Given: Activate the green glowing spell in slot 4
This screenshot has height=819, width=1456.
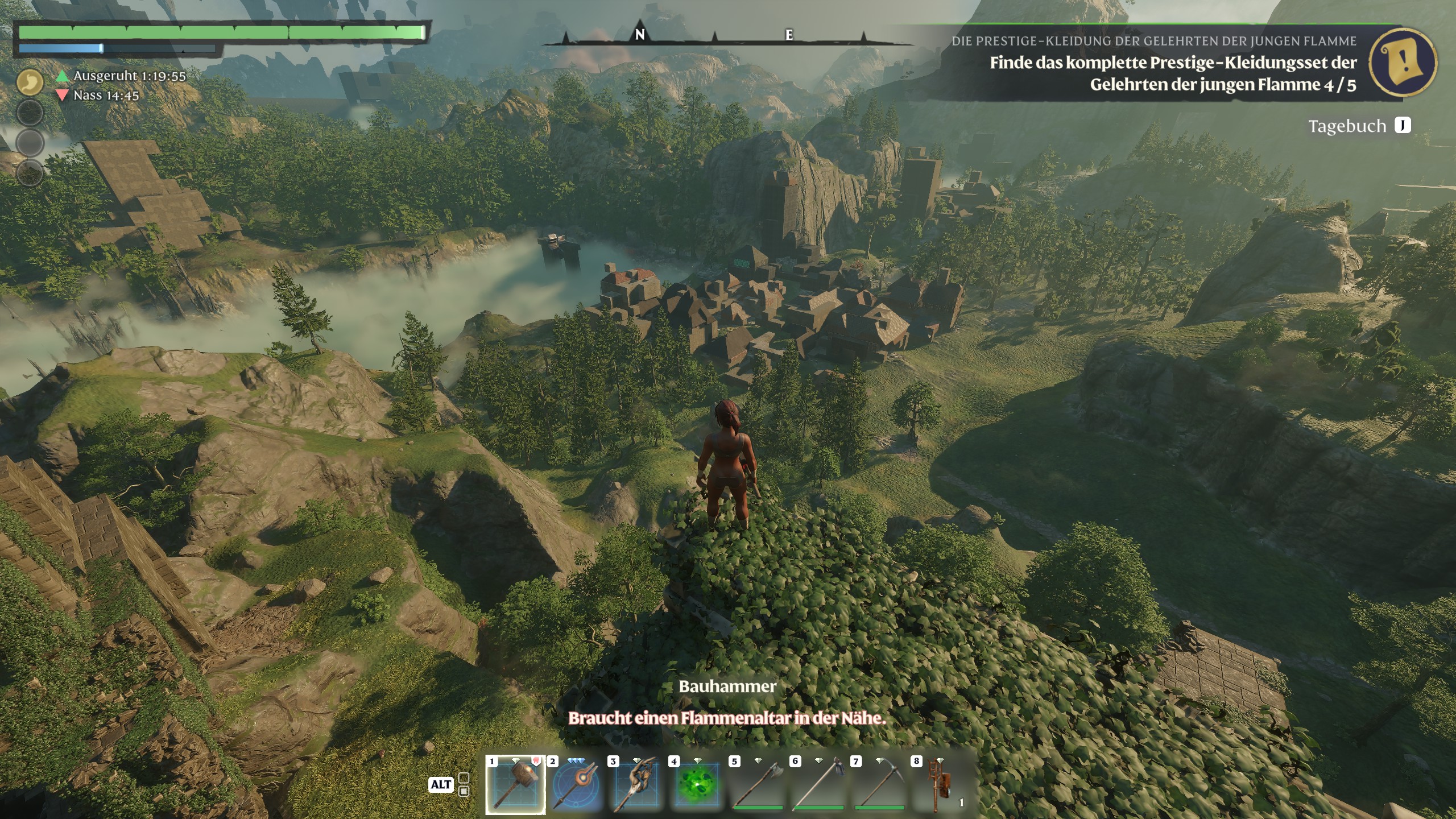Looking at the screenshot, I should [697, 784].
